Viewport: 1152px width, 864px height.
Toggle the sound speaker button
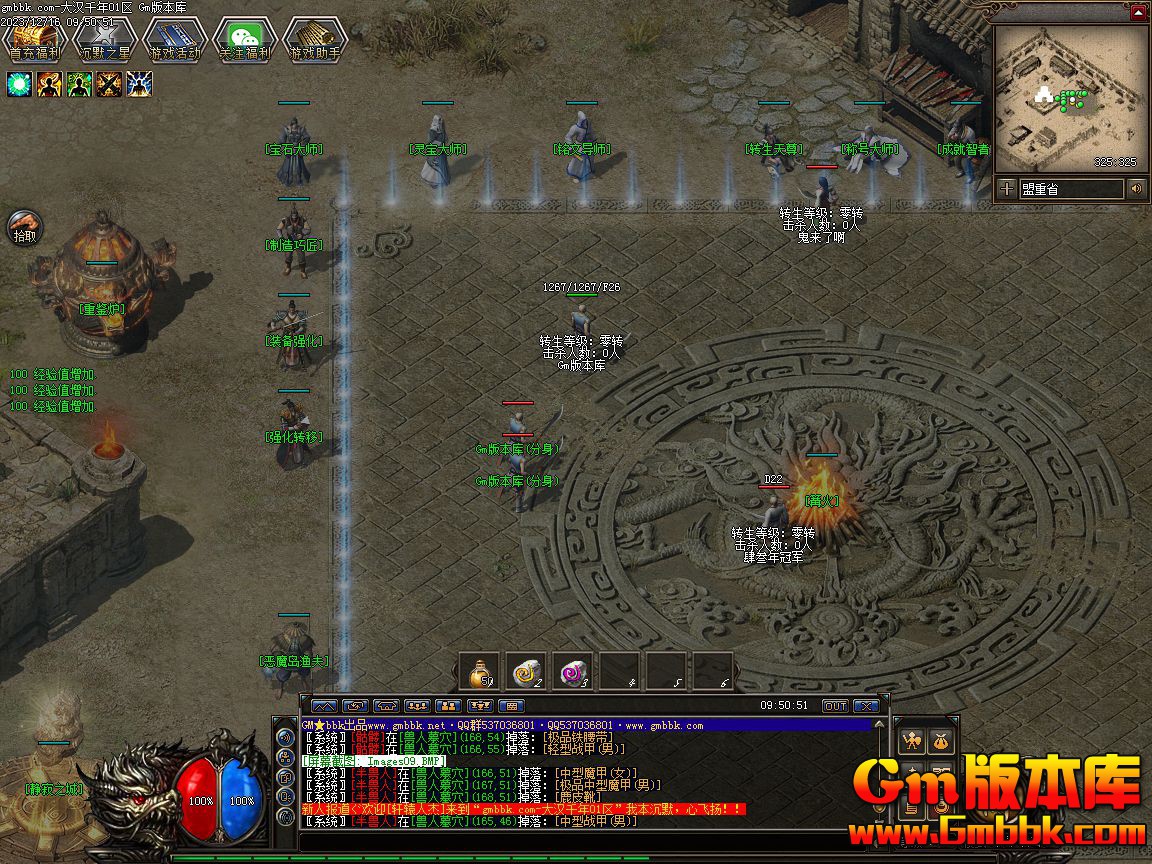pyautogui.click(x=1137, y=189)
